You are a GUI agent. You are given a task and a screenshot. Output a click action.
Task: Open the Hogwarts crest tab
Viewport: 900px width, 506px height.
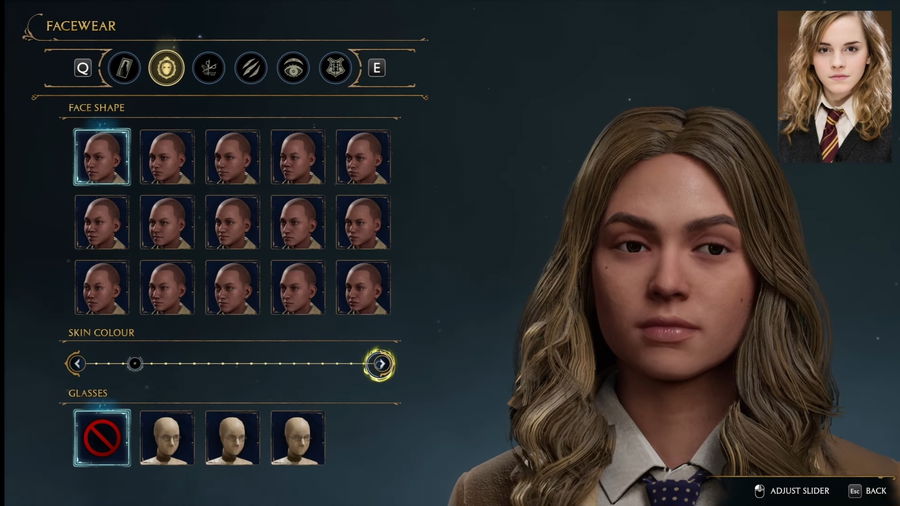(335, 68)
